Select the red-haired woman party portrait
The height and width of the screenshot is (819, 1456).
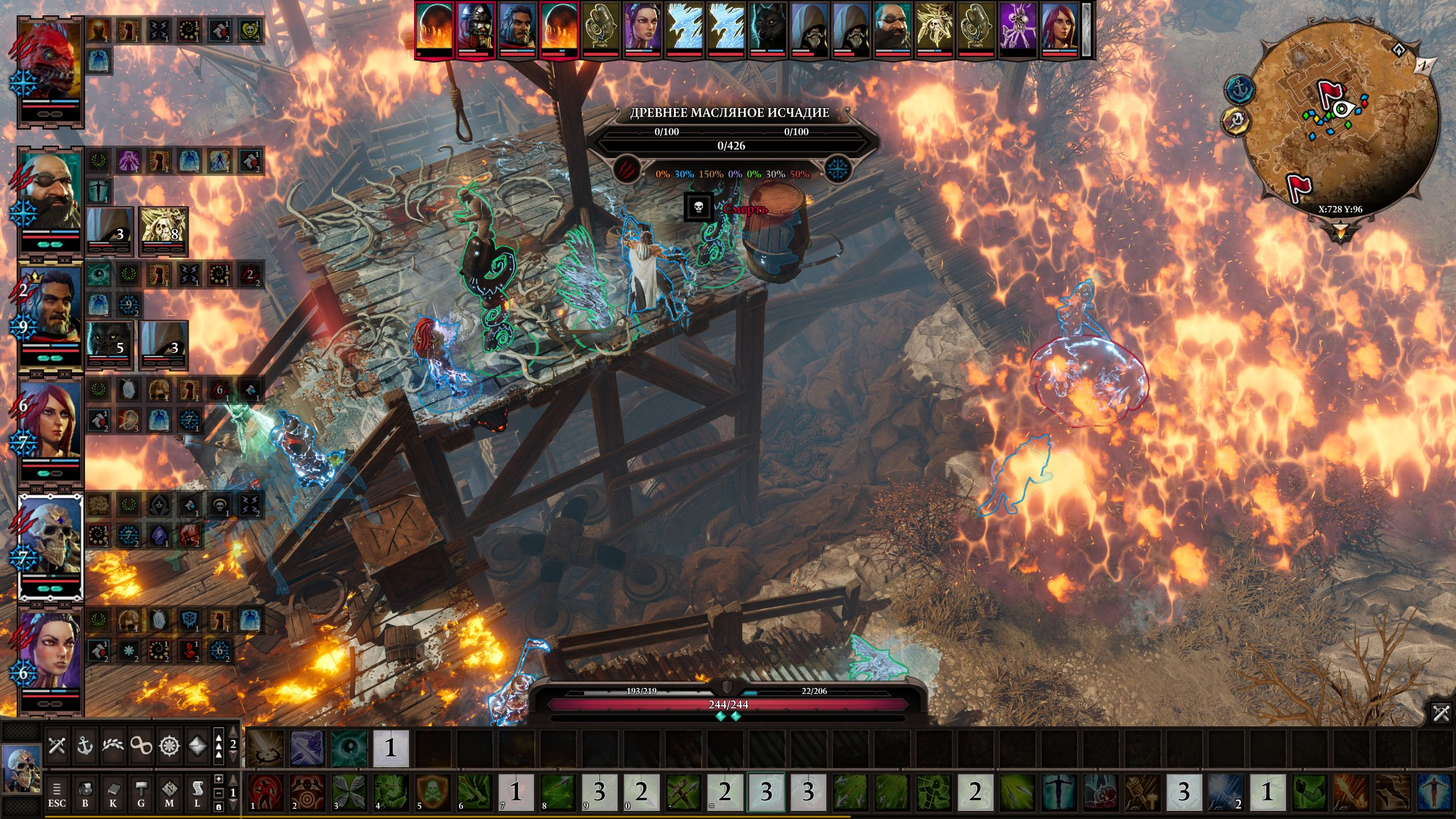pyautogui.click(x=51, y=421)
